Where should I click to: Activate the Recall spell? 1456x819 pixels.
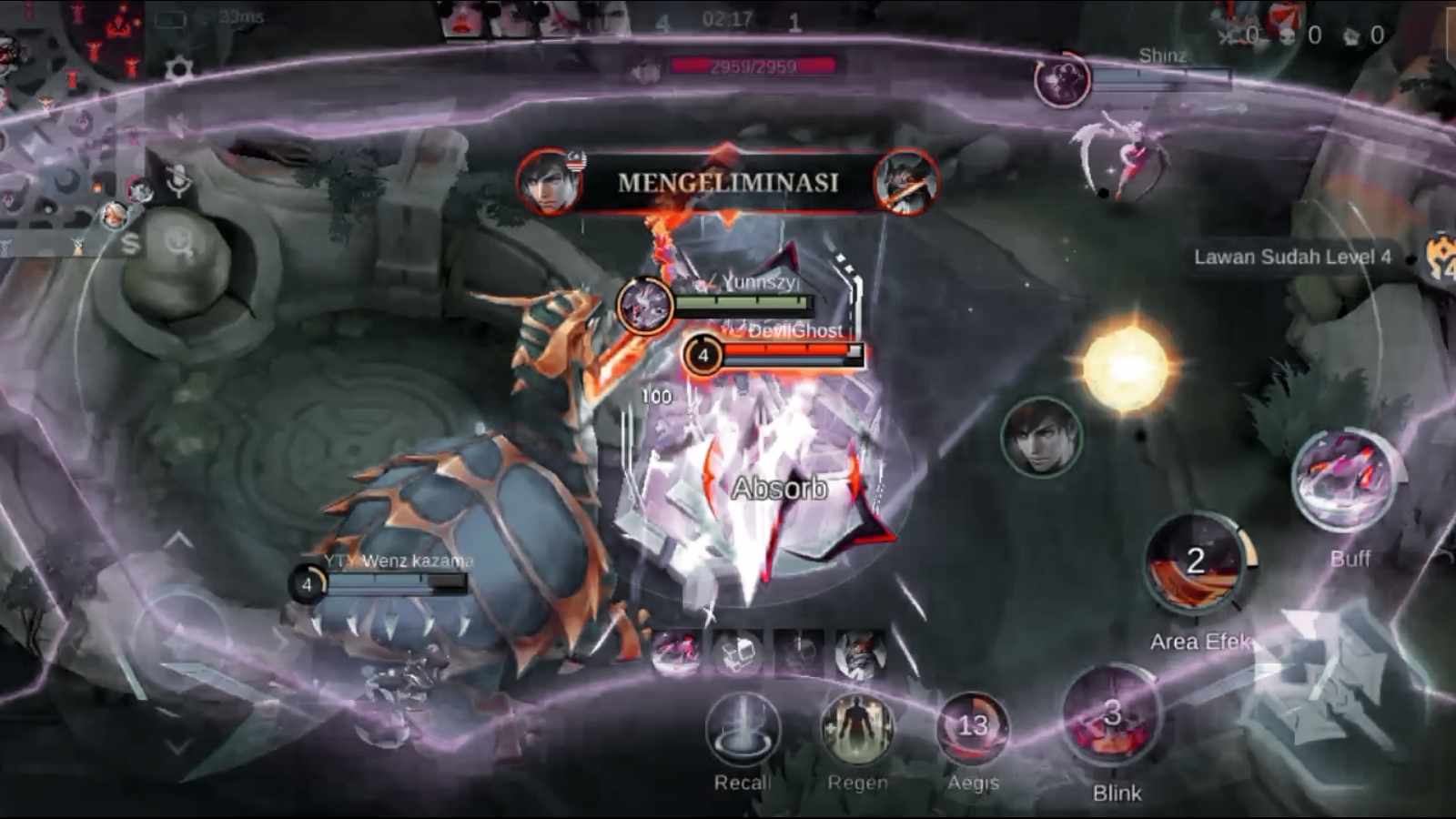(743, 731)
